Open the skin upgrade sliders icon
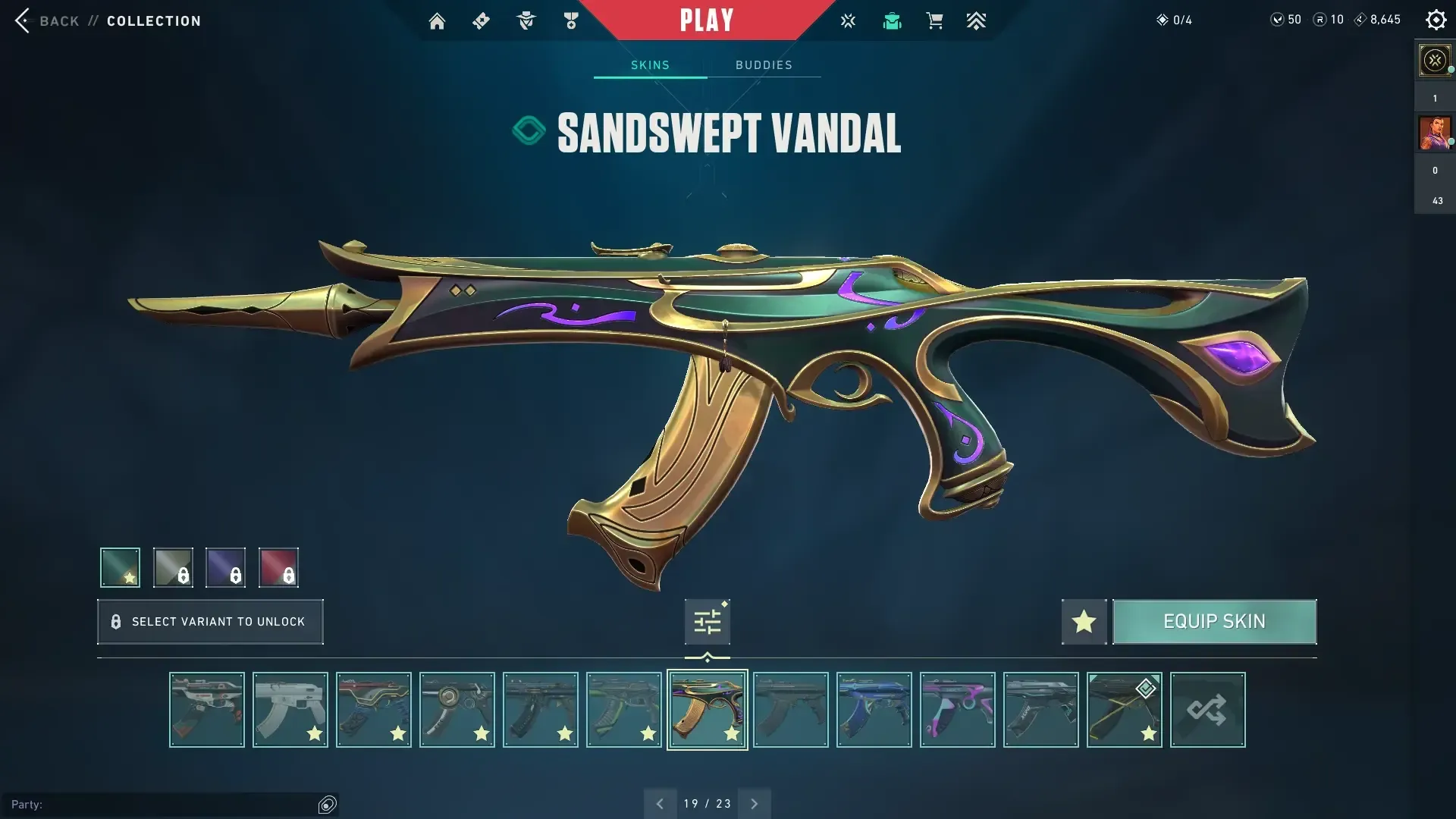 click(x=707, y=620)
